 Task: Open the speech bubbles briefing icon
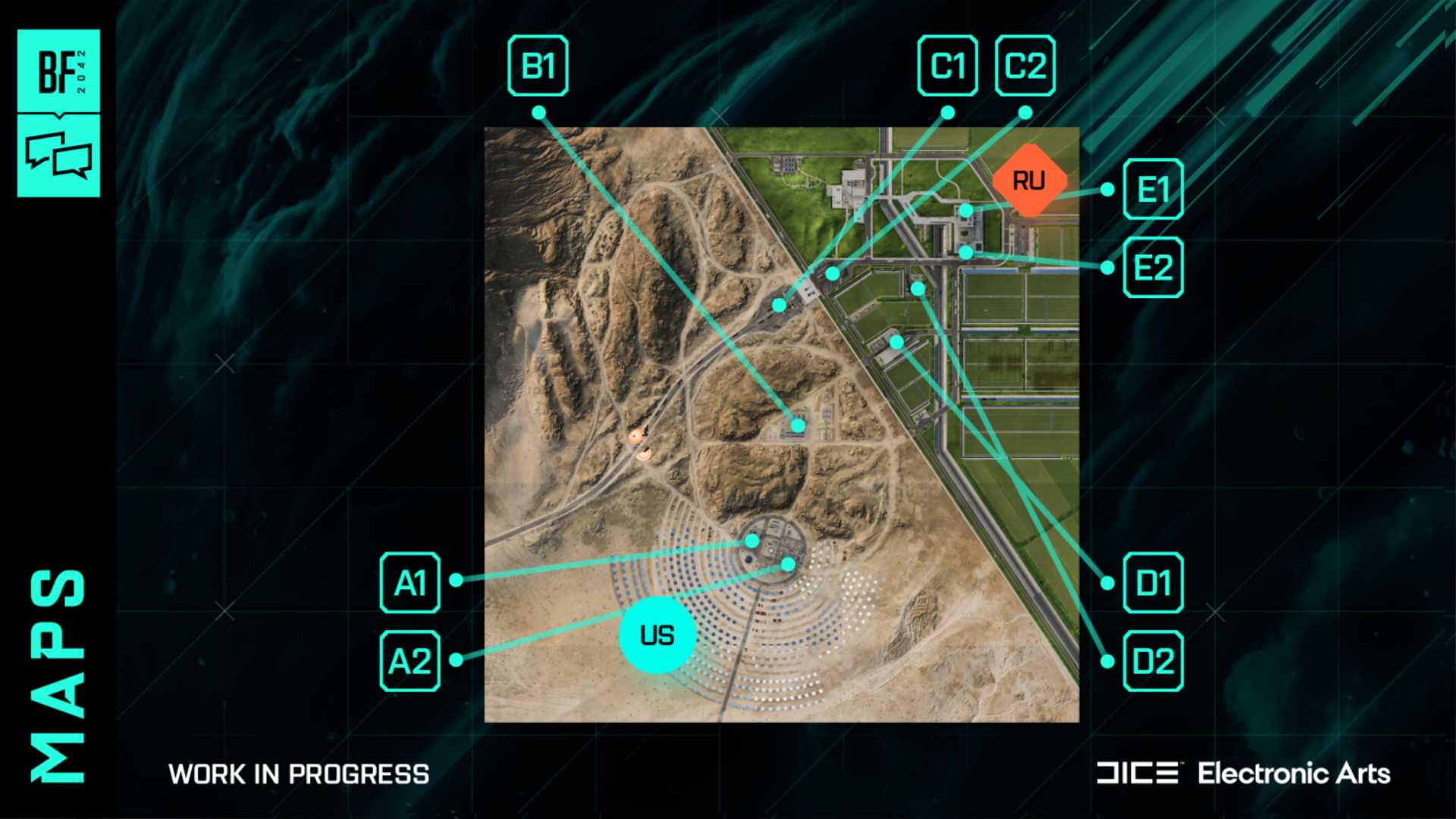coord(59,155)
